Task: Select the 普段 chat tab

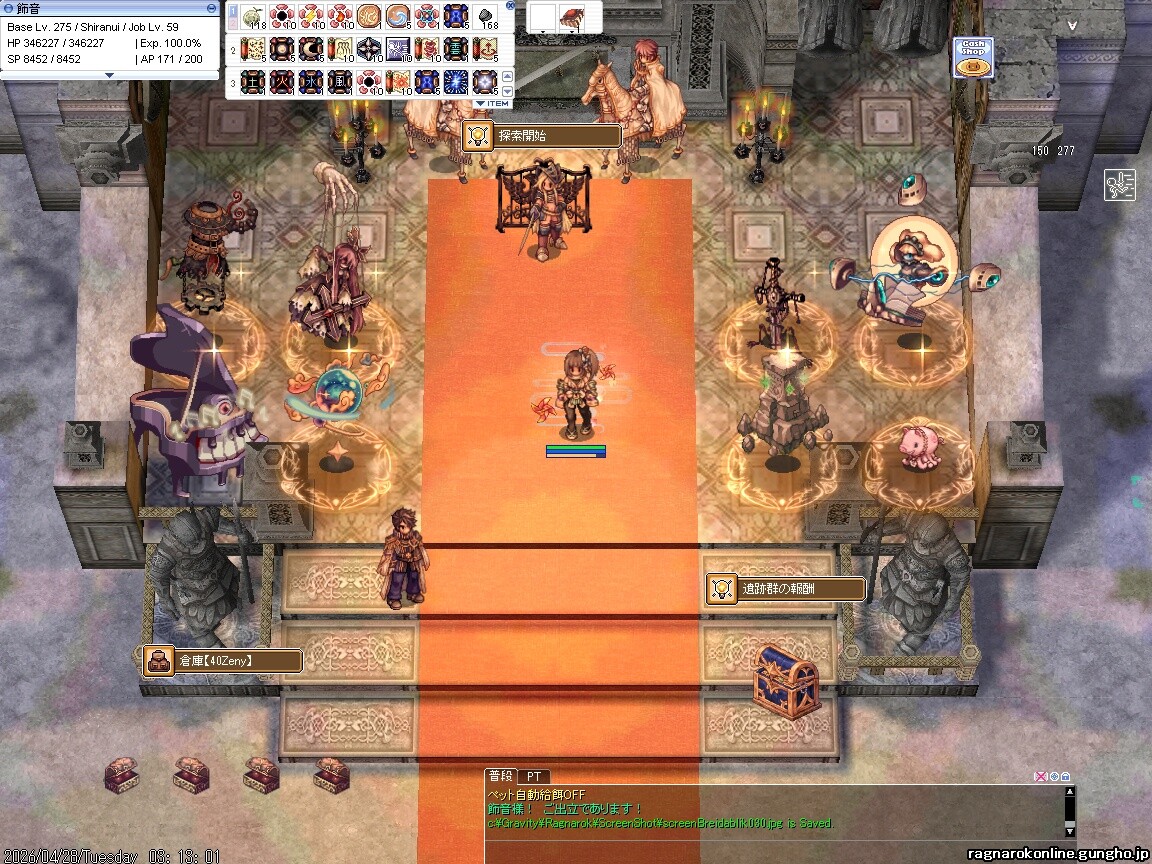Action: tap(500, 776)
